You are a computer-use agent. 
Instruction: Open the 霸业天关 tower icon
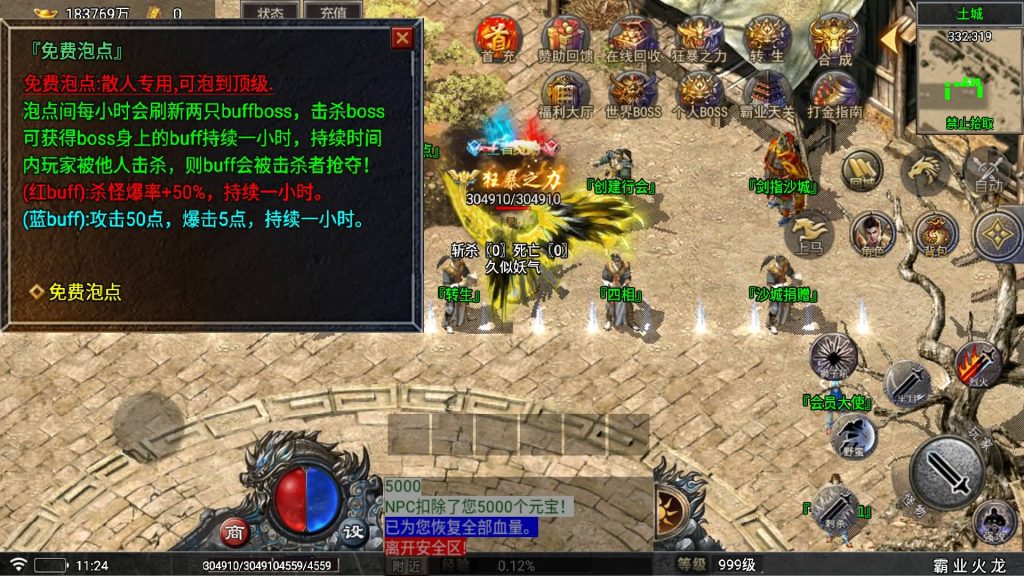coord(767,92)
